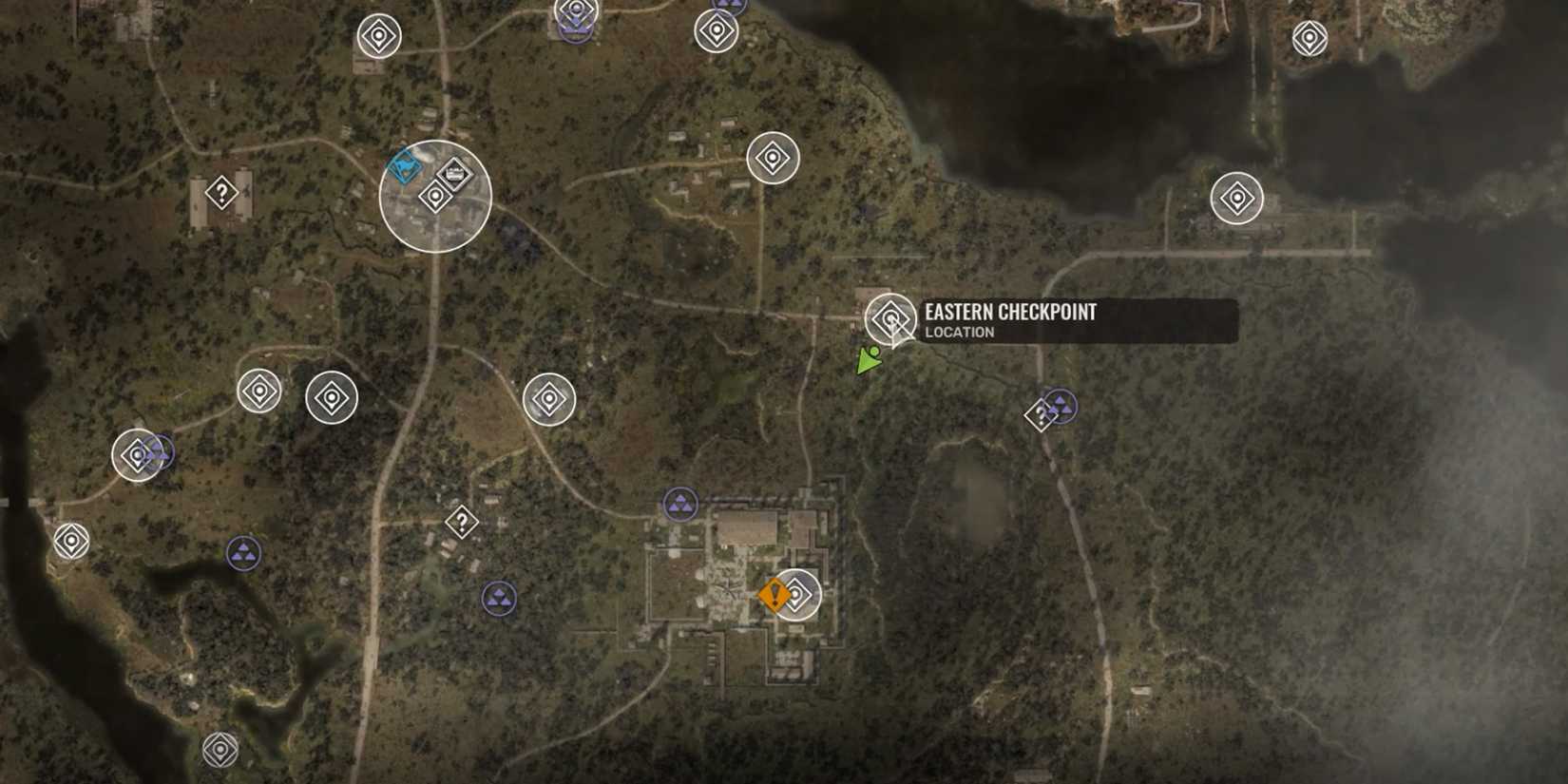This screenshot has width=1568, height=784.
Task: Select the vehicle icon inside the white circle
Action: coord(454,173)
